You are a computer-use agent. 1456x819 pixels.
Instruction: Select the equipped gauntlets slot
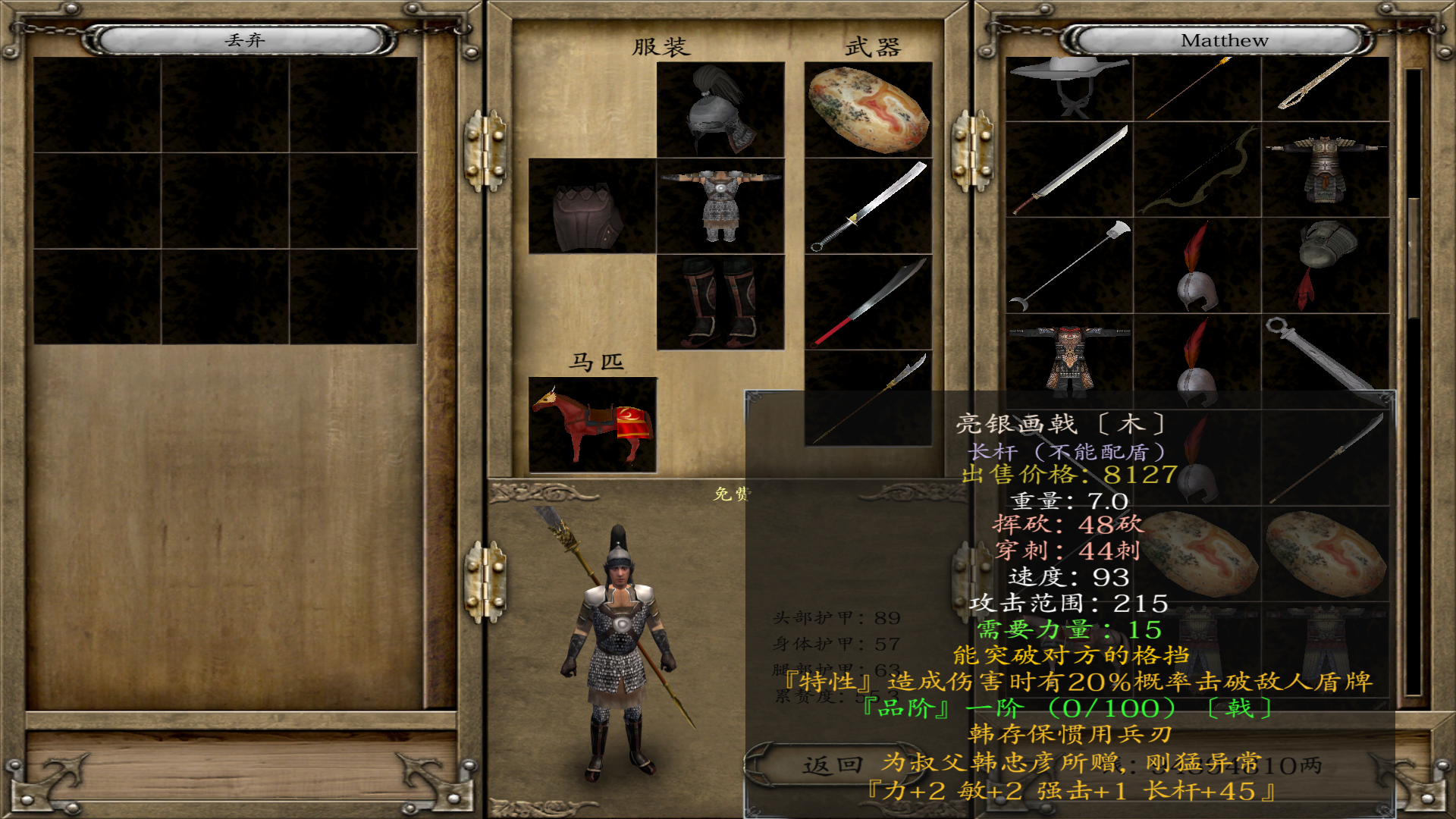591,206
